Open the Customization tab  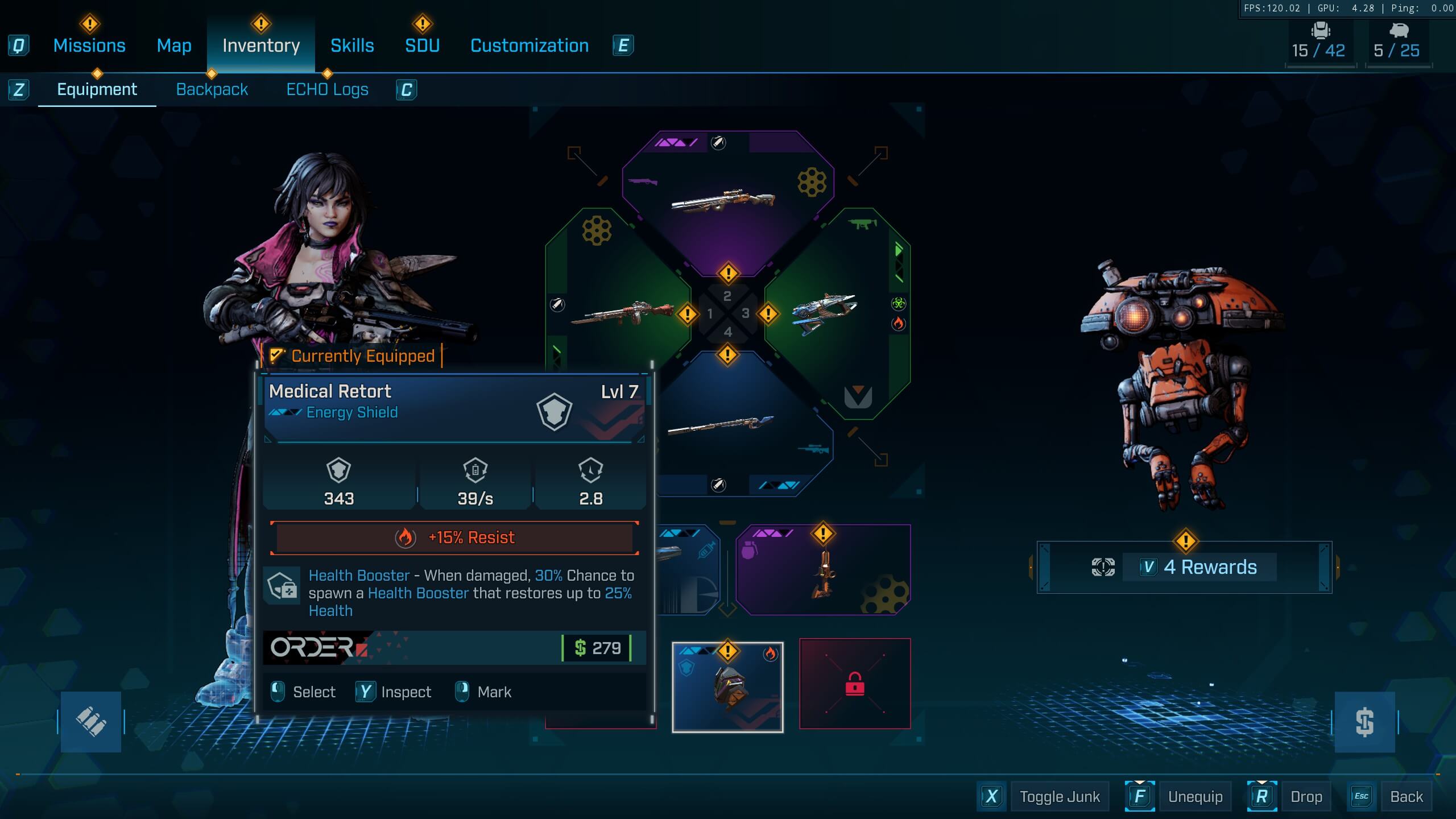(x=529, y=45)
